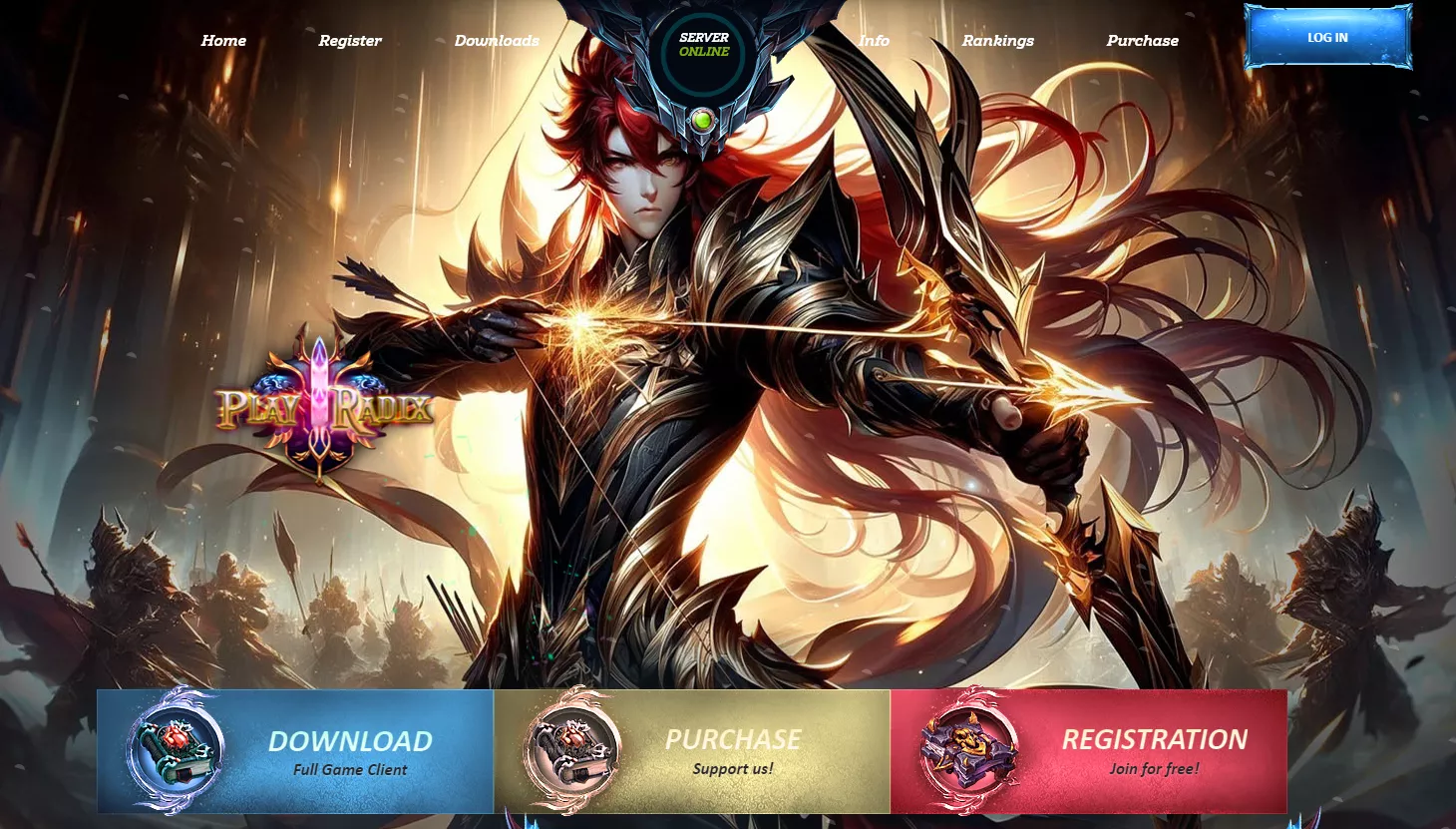Choose the Purchase Support us banner

coord(692,752)
